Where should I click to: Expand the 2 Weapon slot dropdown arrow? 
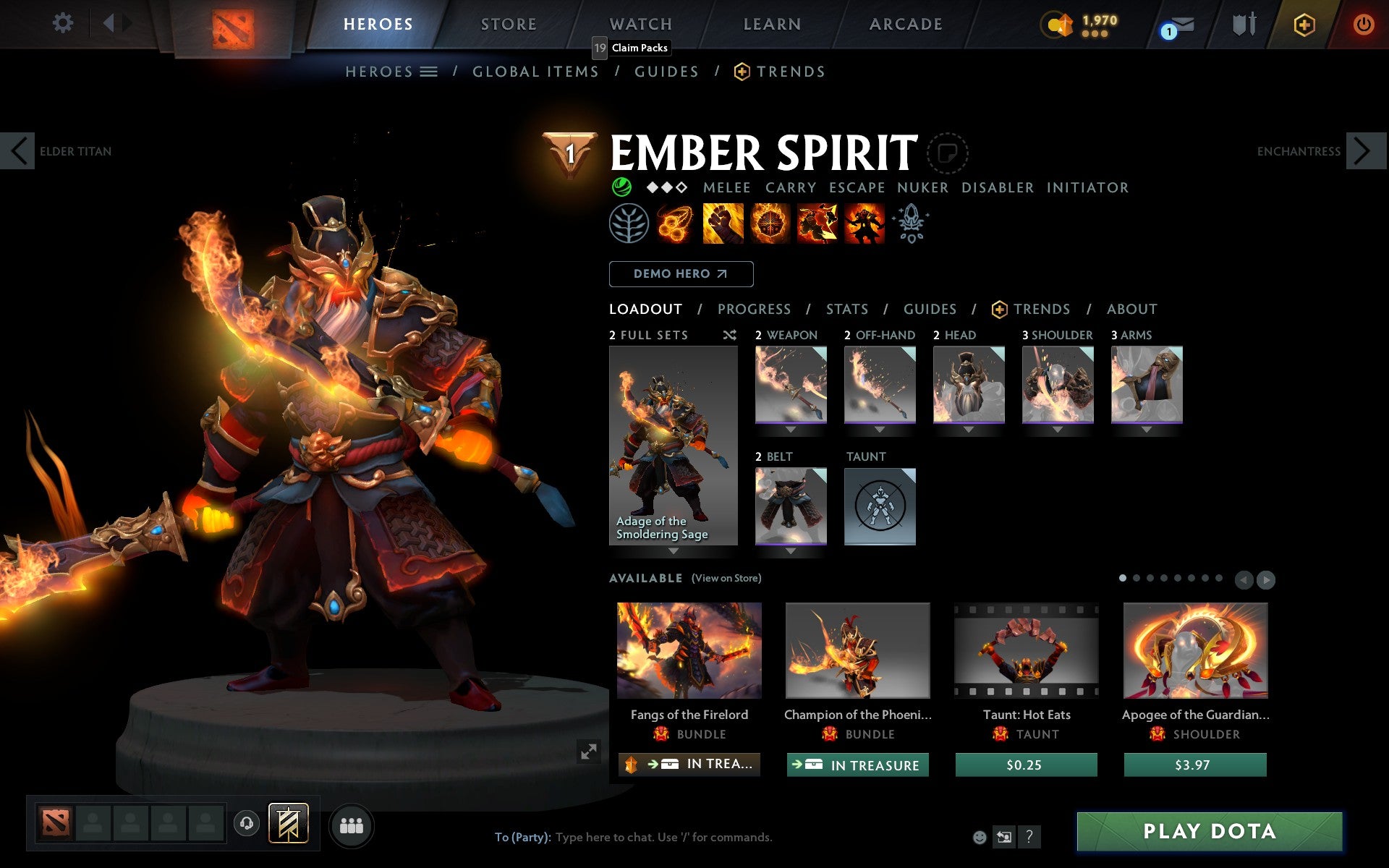point(790,429)
